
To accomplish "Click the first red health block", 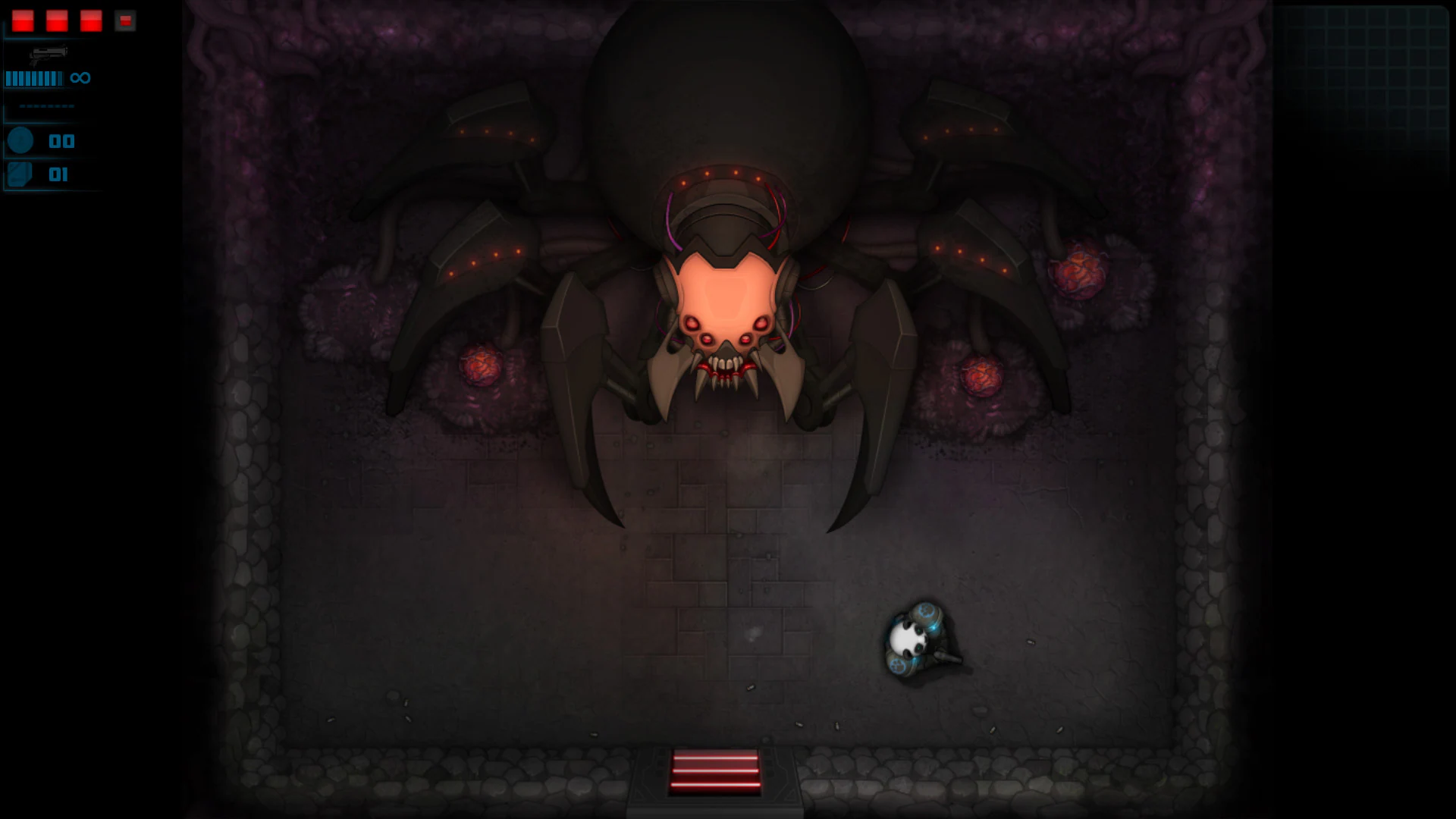I will click(21, 20).
